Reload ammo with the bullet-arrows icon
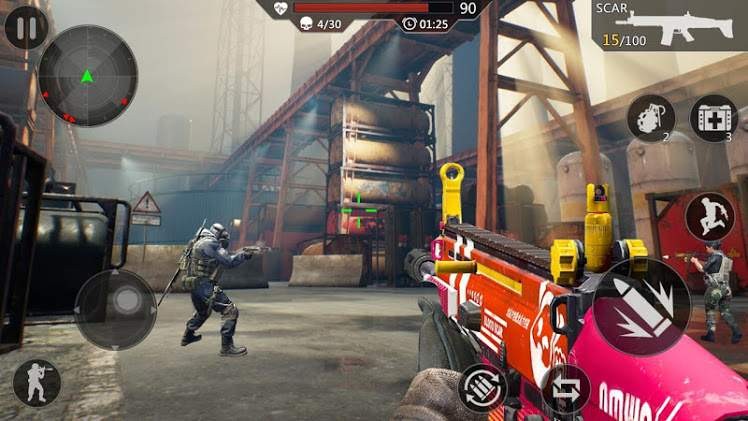 (482, 387)
